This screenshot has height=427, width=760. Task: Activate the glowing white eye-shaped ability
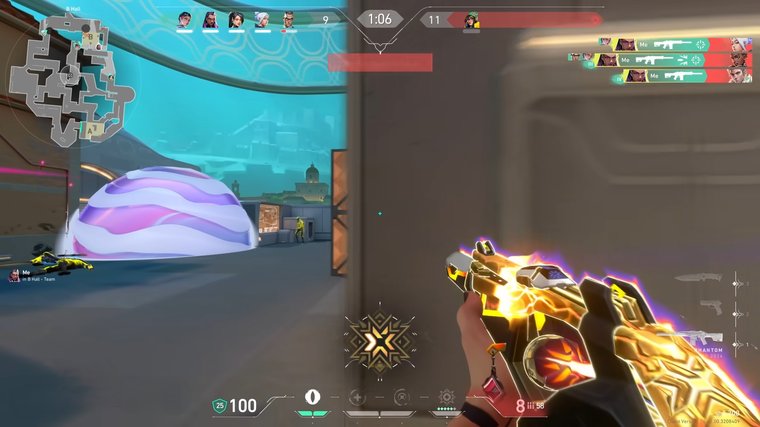point(312,396)
